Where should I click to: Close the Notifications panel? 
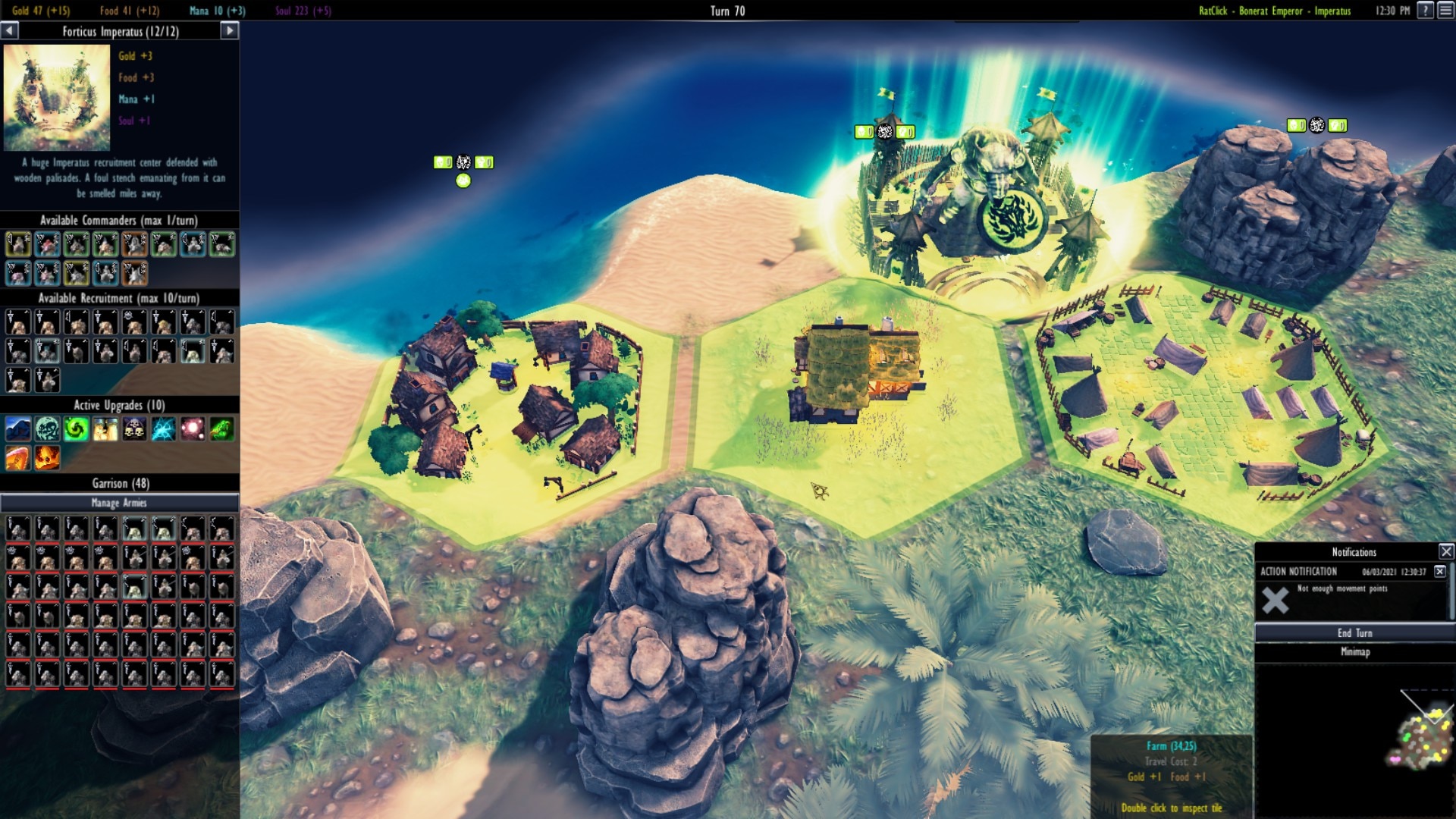(x=1446, y=551)
